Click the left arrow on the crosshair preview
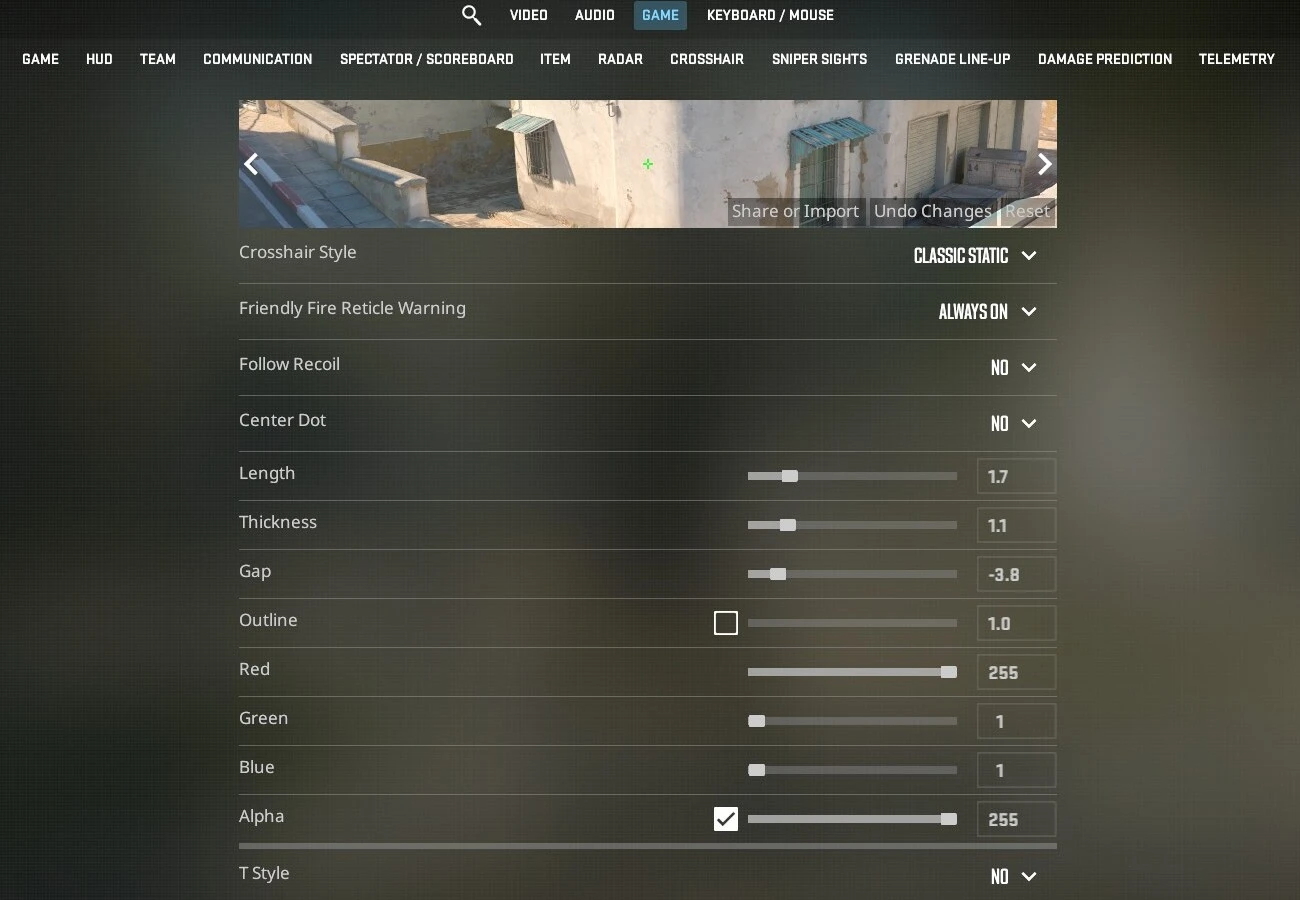 pos(252,164)
